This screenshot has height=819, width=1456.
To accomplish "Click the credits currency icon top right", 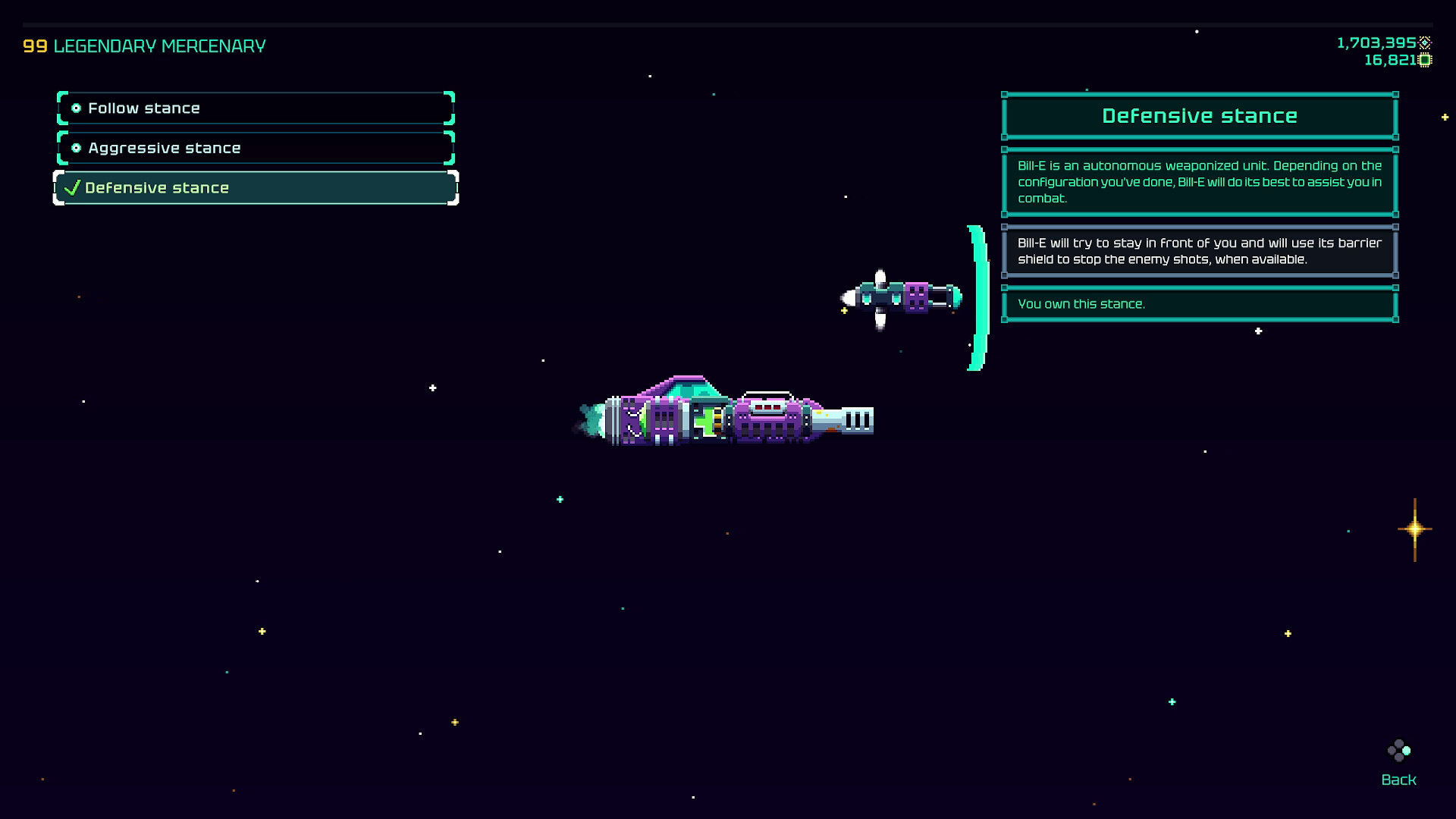I will click(x=1425, y=44).
